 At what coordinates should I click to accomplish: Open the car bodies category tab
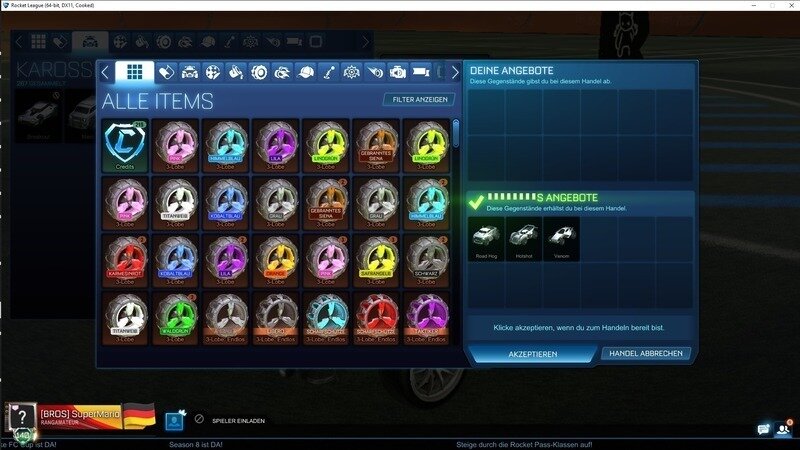point(189,72)
